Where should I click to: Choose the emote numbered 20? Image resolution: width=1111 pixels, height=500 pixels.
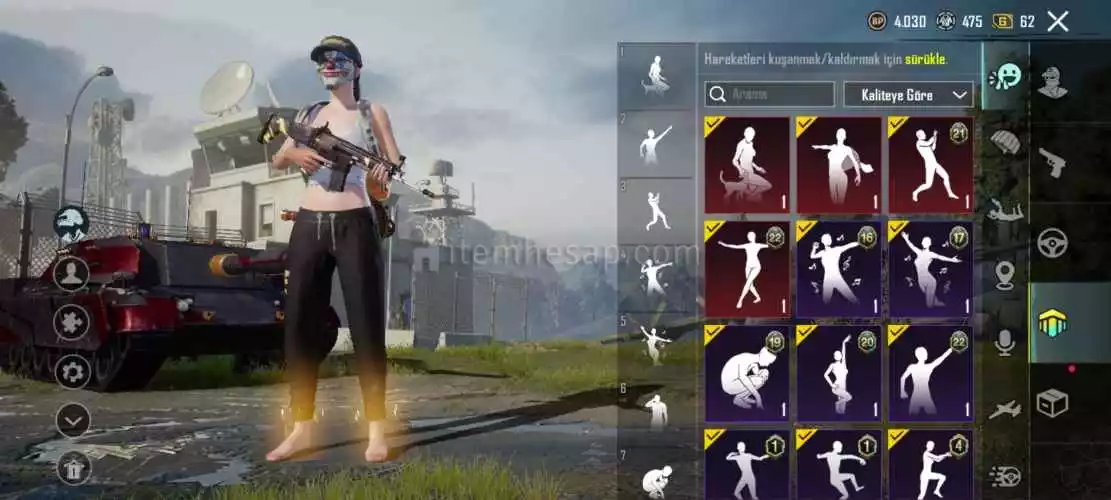(838, 373)
